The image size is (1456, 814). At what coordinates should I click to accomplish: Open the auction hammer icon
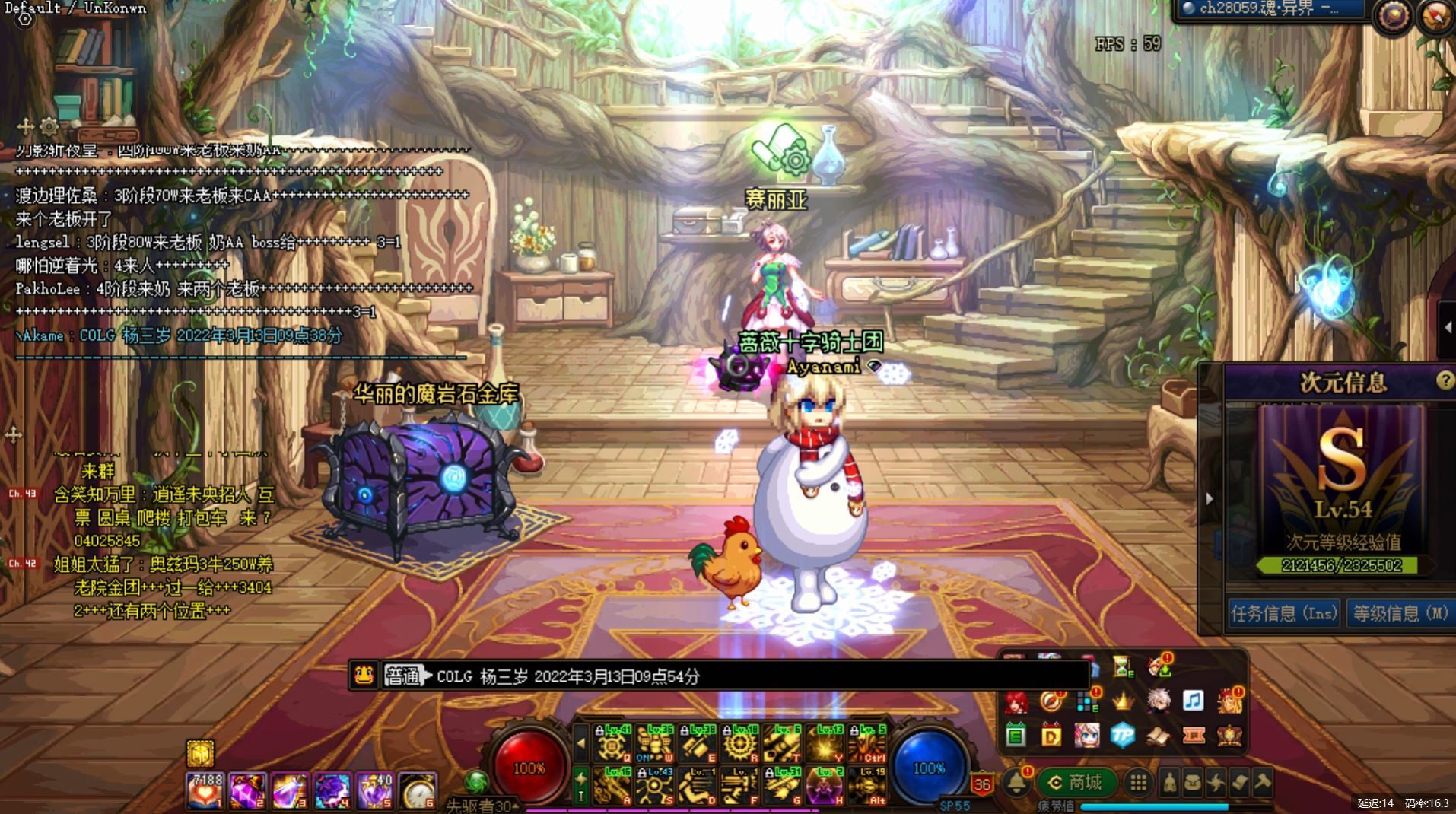(1262, 782)
